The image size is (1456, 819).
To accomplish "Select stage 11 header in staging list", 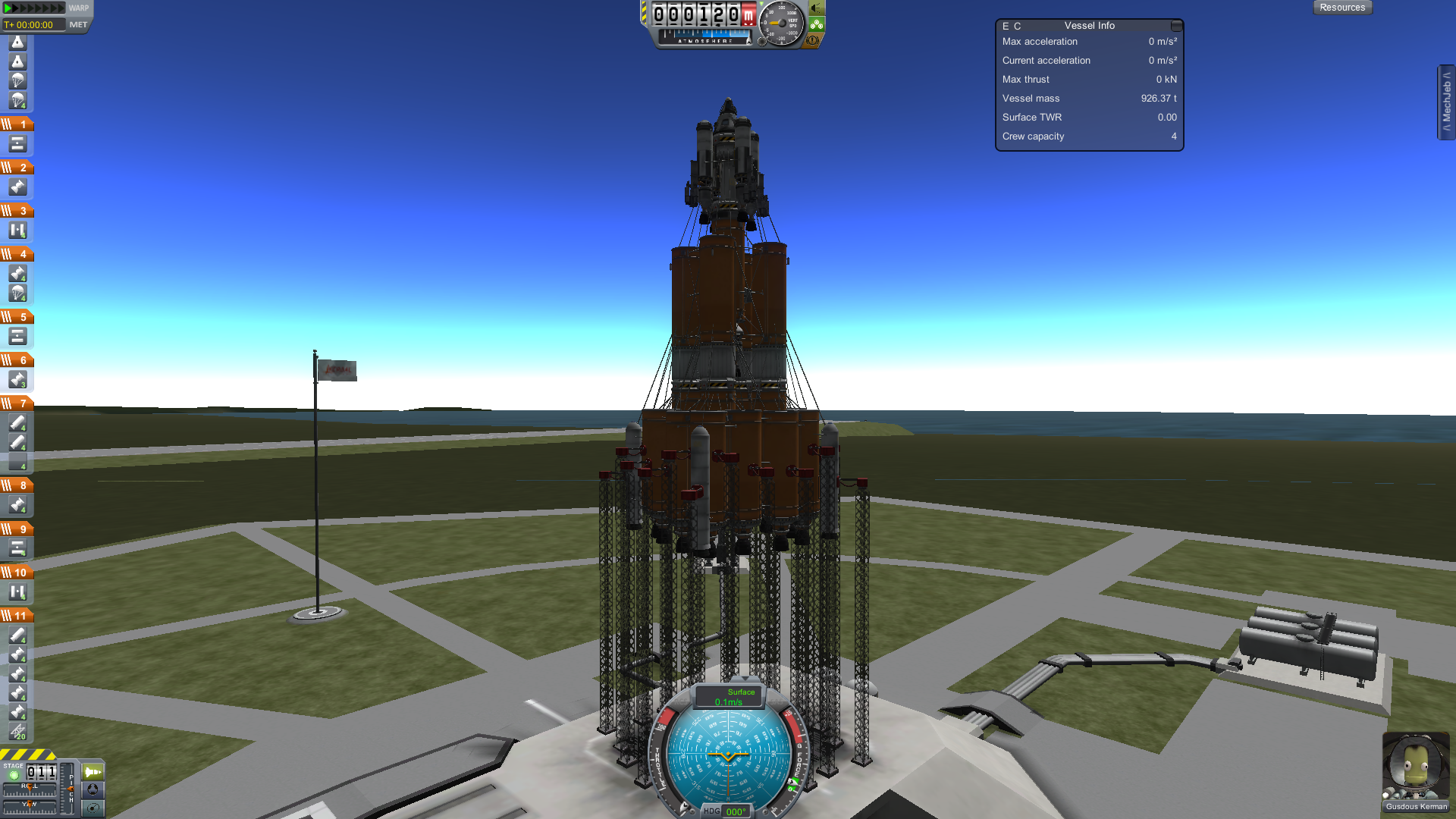I will tap(17, 615).
